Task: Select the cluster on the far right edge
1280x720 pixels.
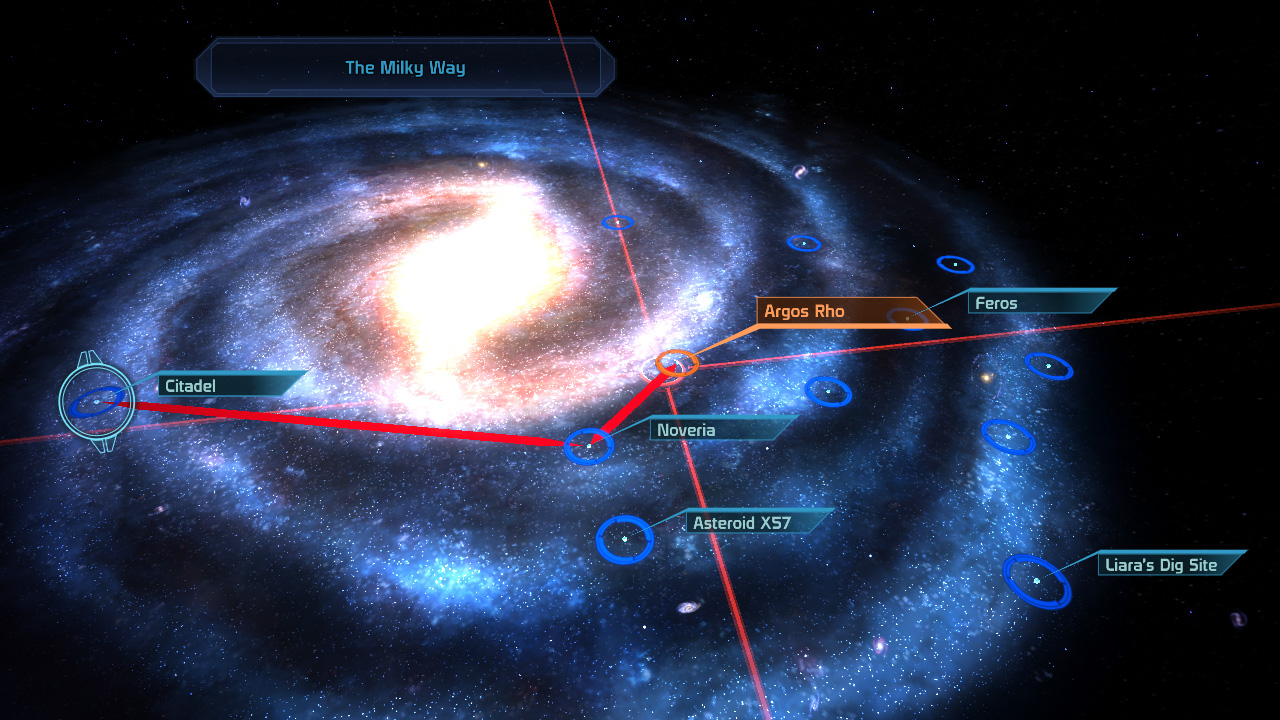Action: (1047, 367)
